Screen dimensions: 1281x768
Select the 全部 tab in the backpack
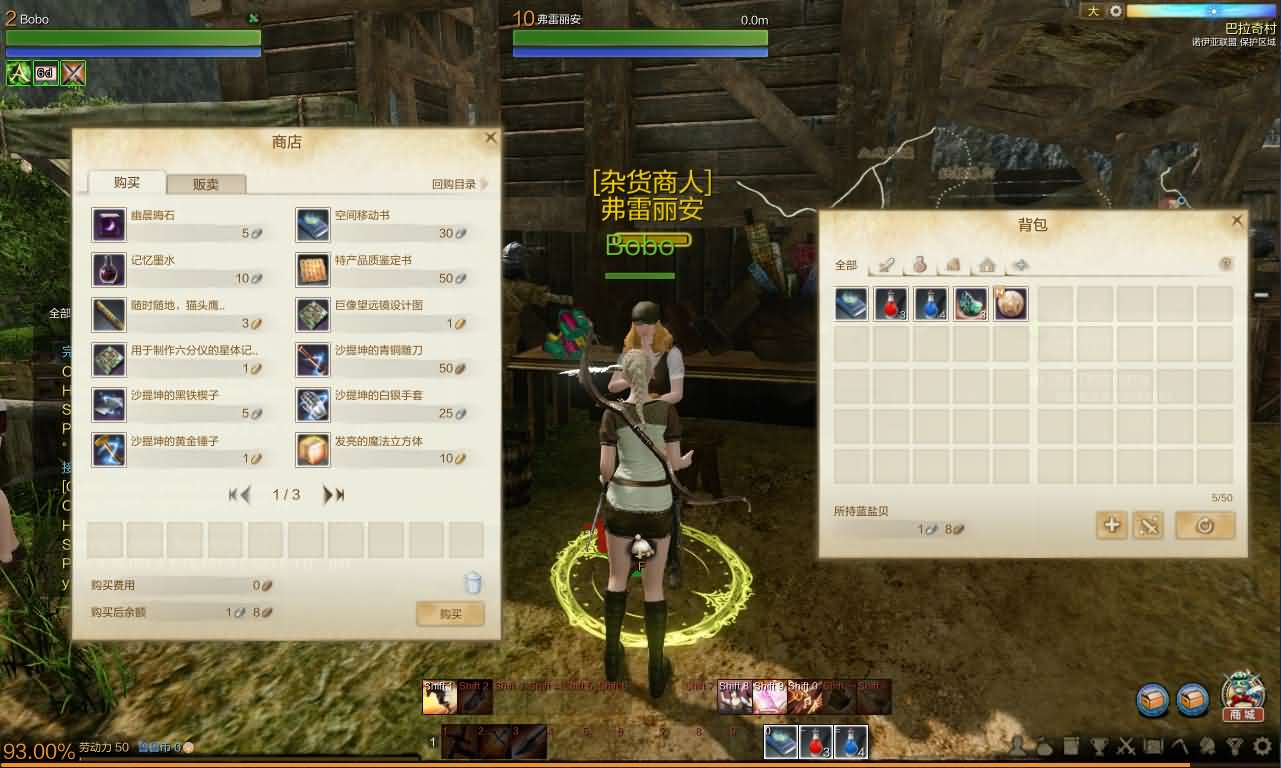(845, 264)
